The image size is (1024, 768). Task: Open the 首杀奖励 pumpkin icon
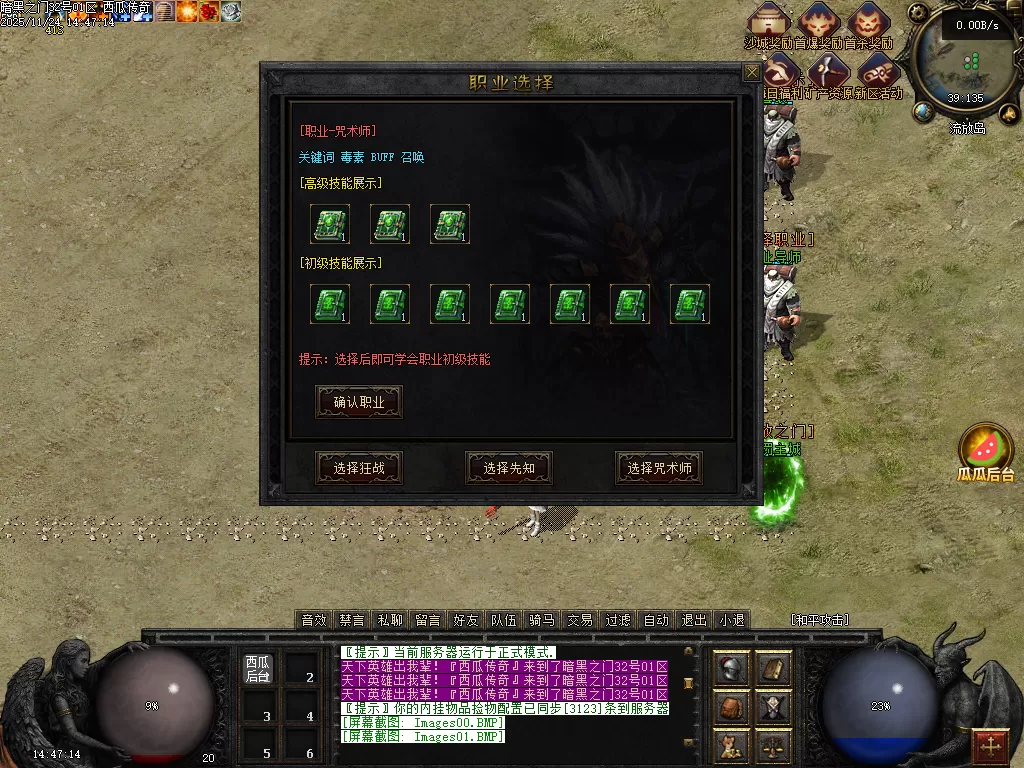(x=869, y=20)
